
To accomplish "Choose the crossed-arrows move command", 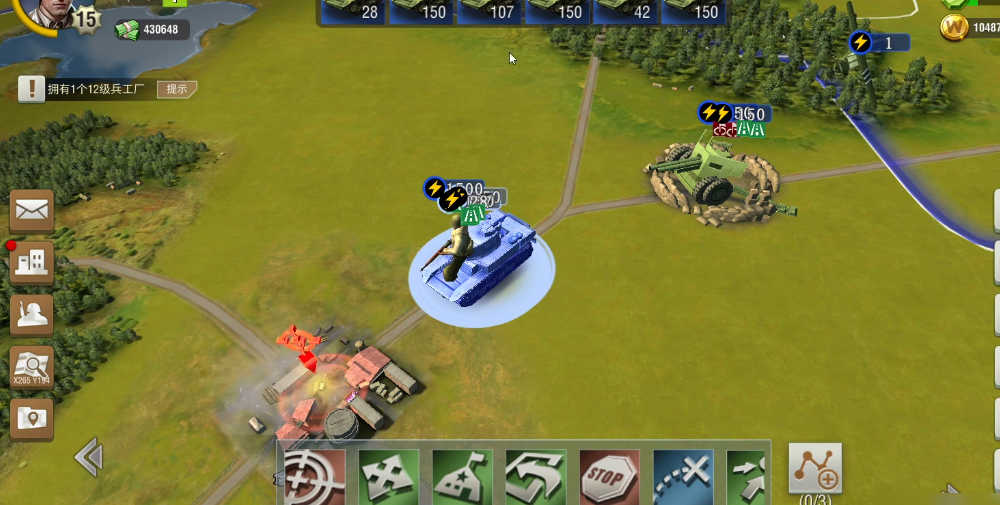I will (x=388, y=477).
